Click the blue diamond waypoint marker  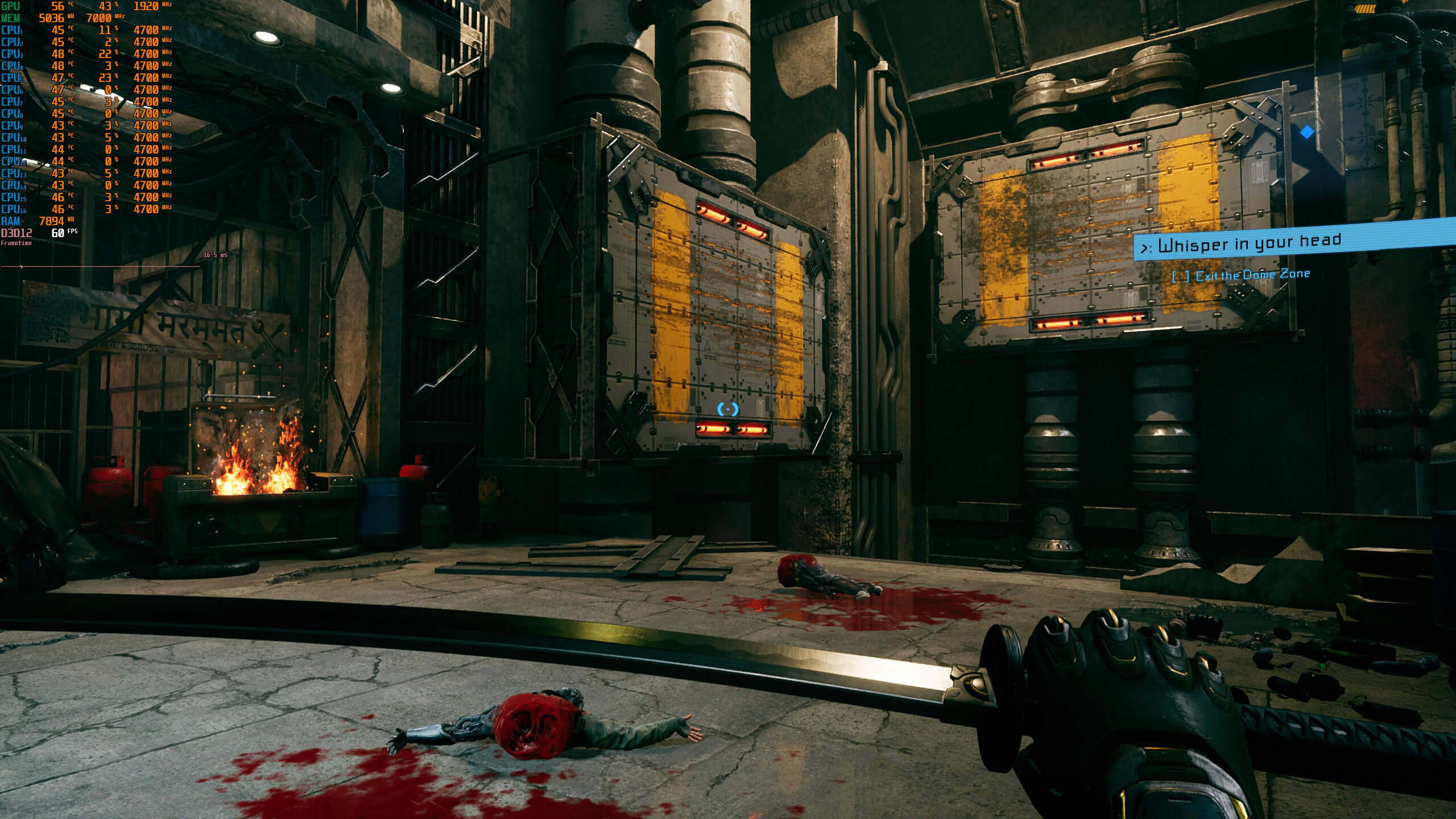(x=1307, y=132)
